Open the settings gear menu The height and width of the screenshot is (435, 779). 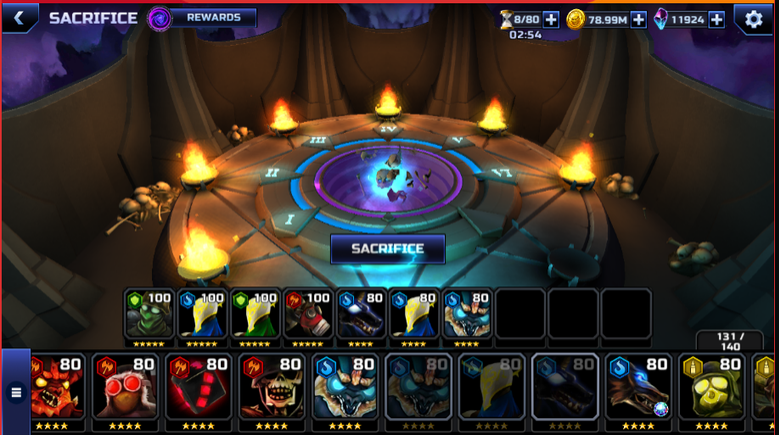[x=753, y=19]
